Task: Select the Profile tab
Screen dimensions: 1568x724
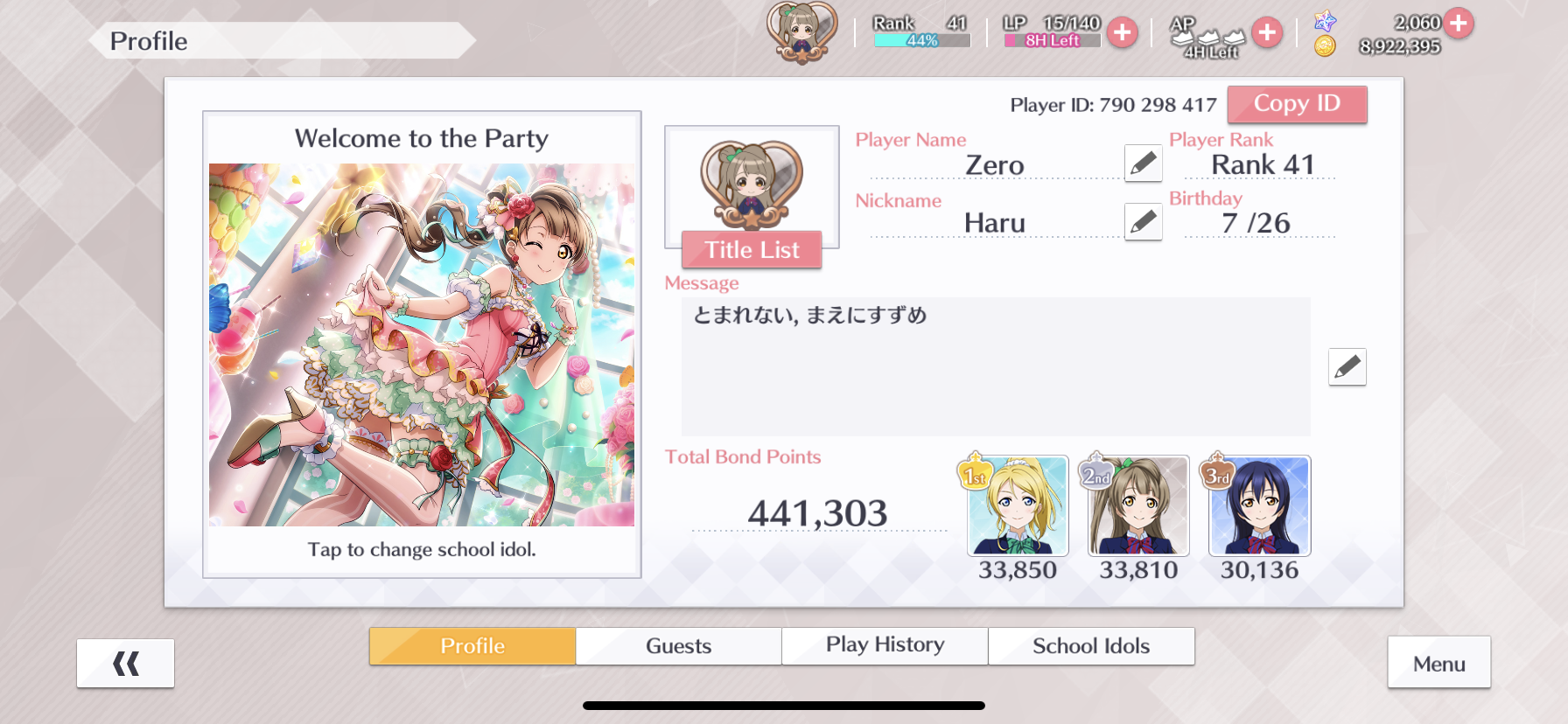Action: coord(472,646)
